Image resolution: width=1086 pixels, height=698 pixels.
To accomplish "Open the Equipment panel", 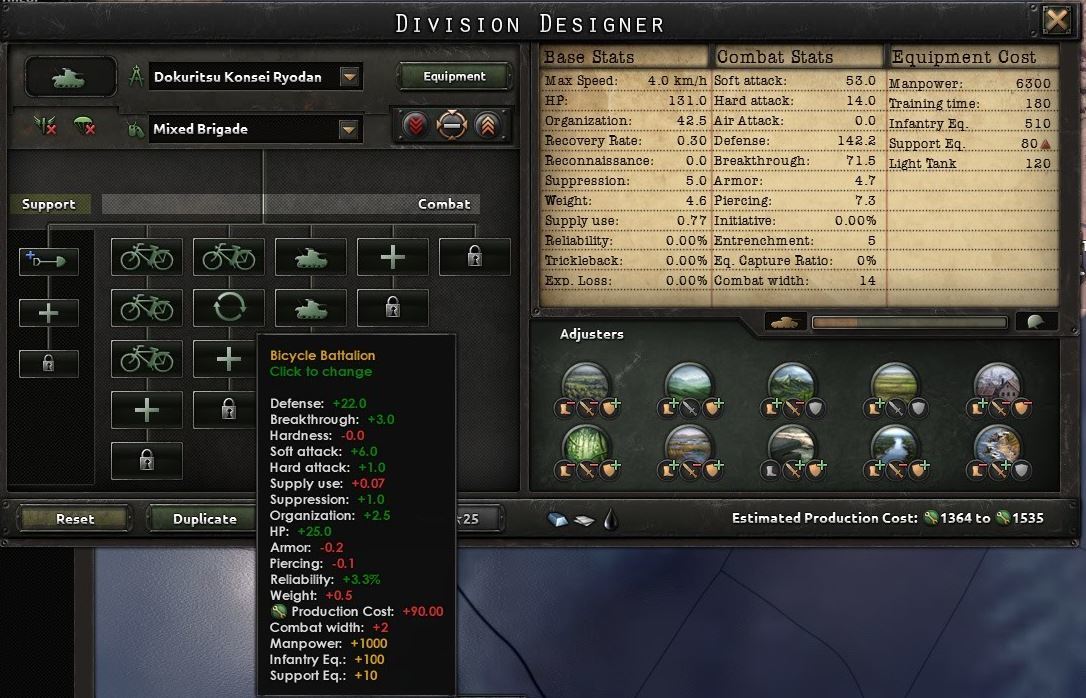I will (x=454, y=76).
